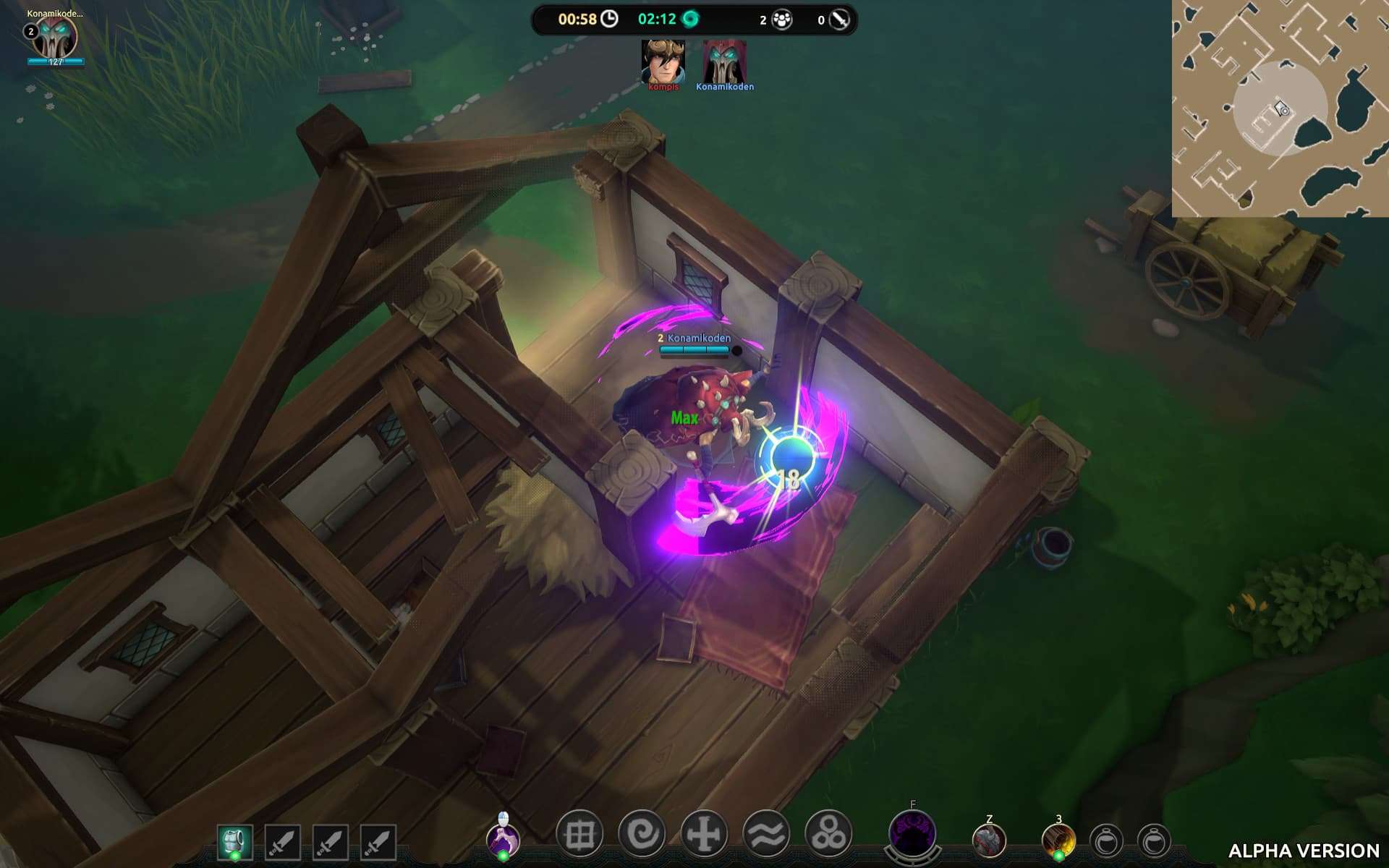Select Konamikoden portrait beside kompis
This screenshot has width=1389, height=868.
pos(724,62)
